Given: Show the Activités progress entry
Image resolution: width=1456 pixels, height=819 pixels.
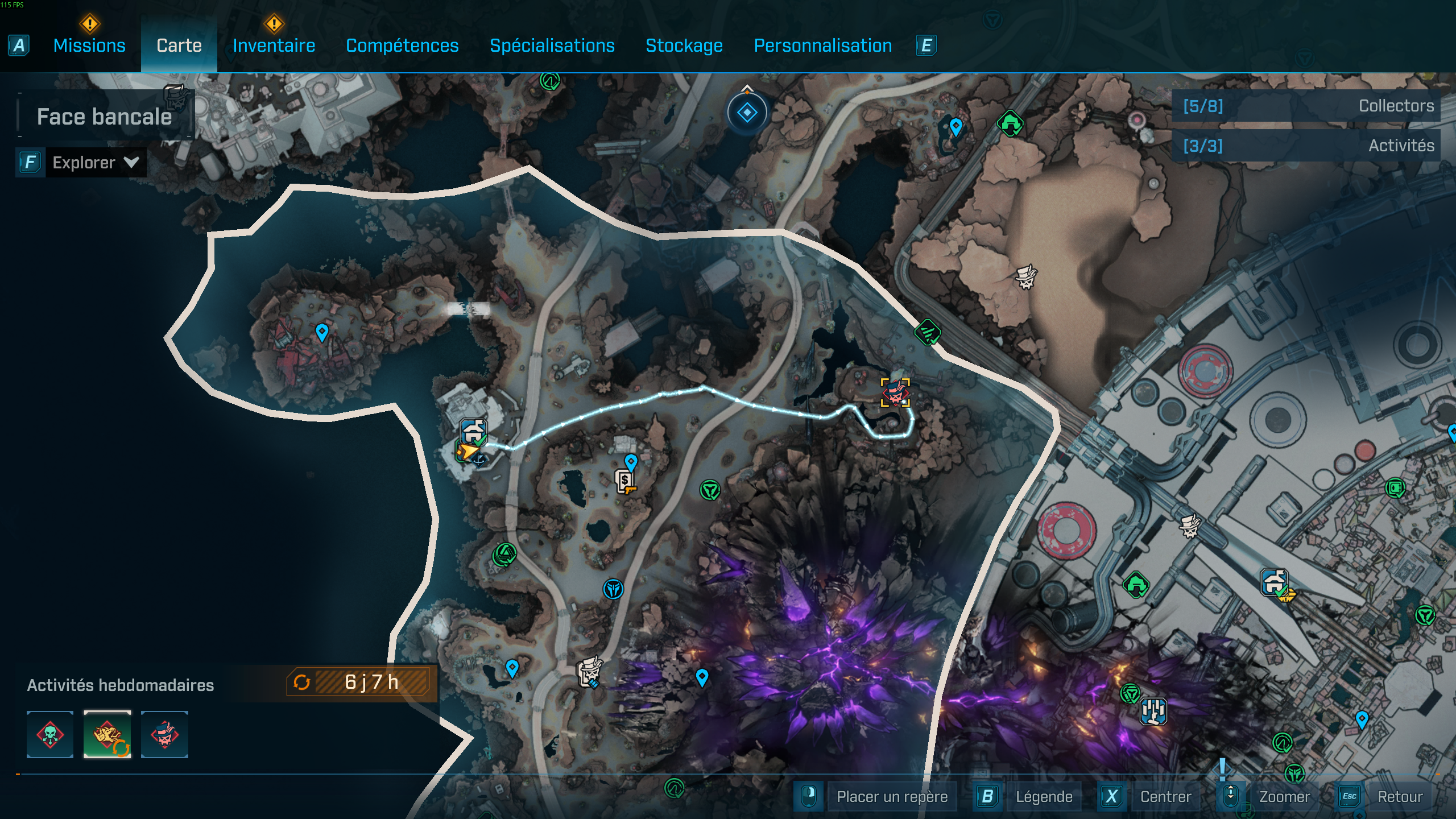Looking at the screenshot, I should point(1306,146).
